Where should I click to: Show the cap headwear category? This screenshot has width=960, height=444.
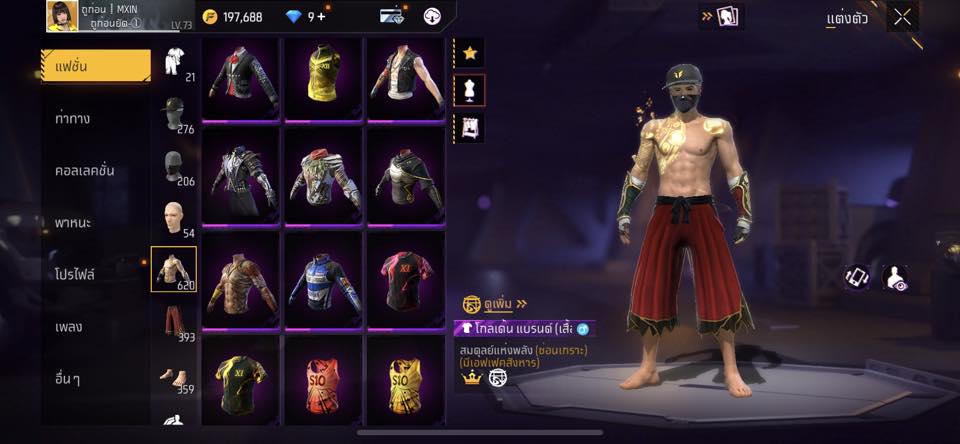coord(174,112)
